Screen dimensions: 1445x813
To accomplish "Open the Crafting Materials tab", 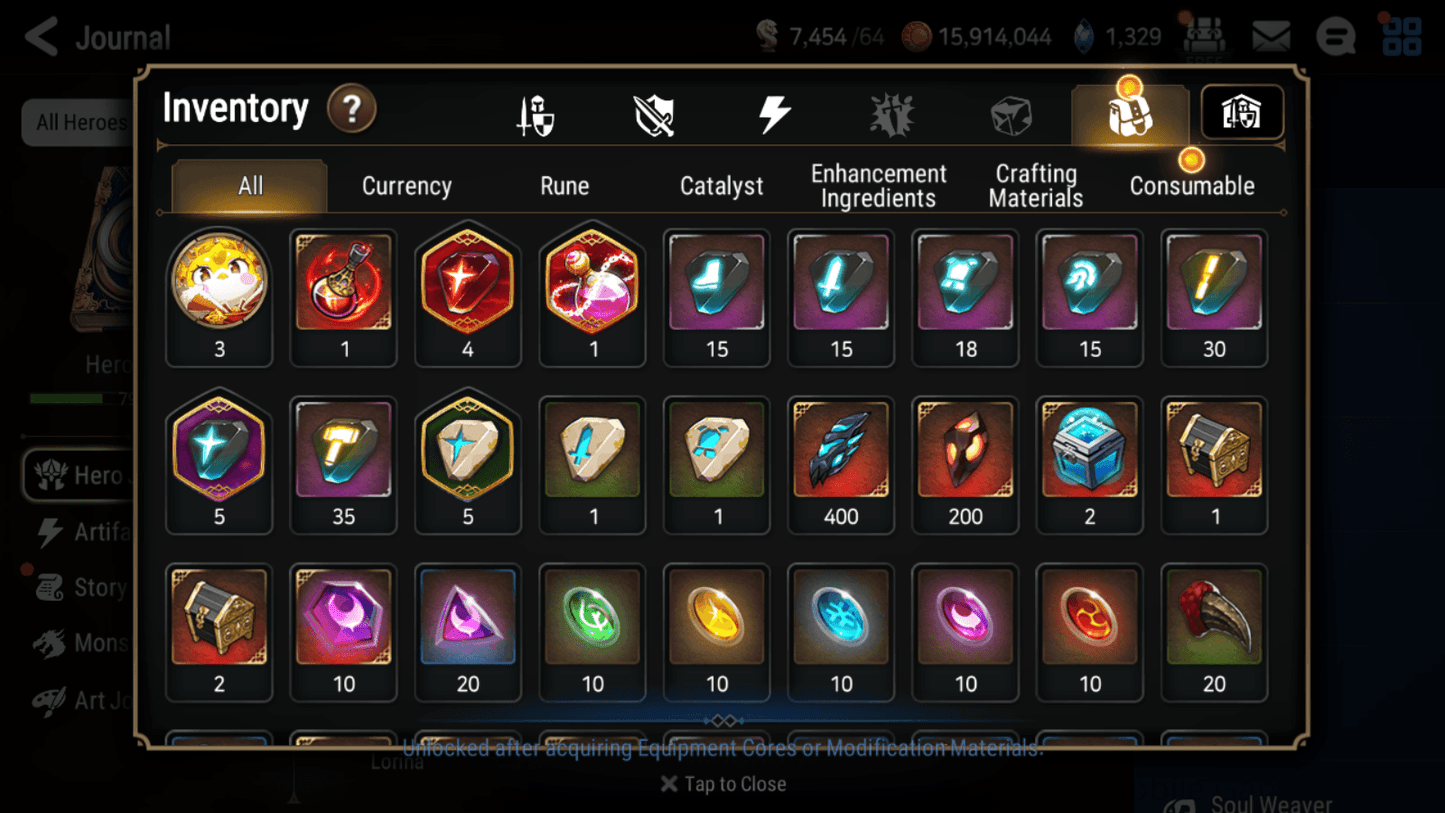I will [1035, 185].
